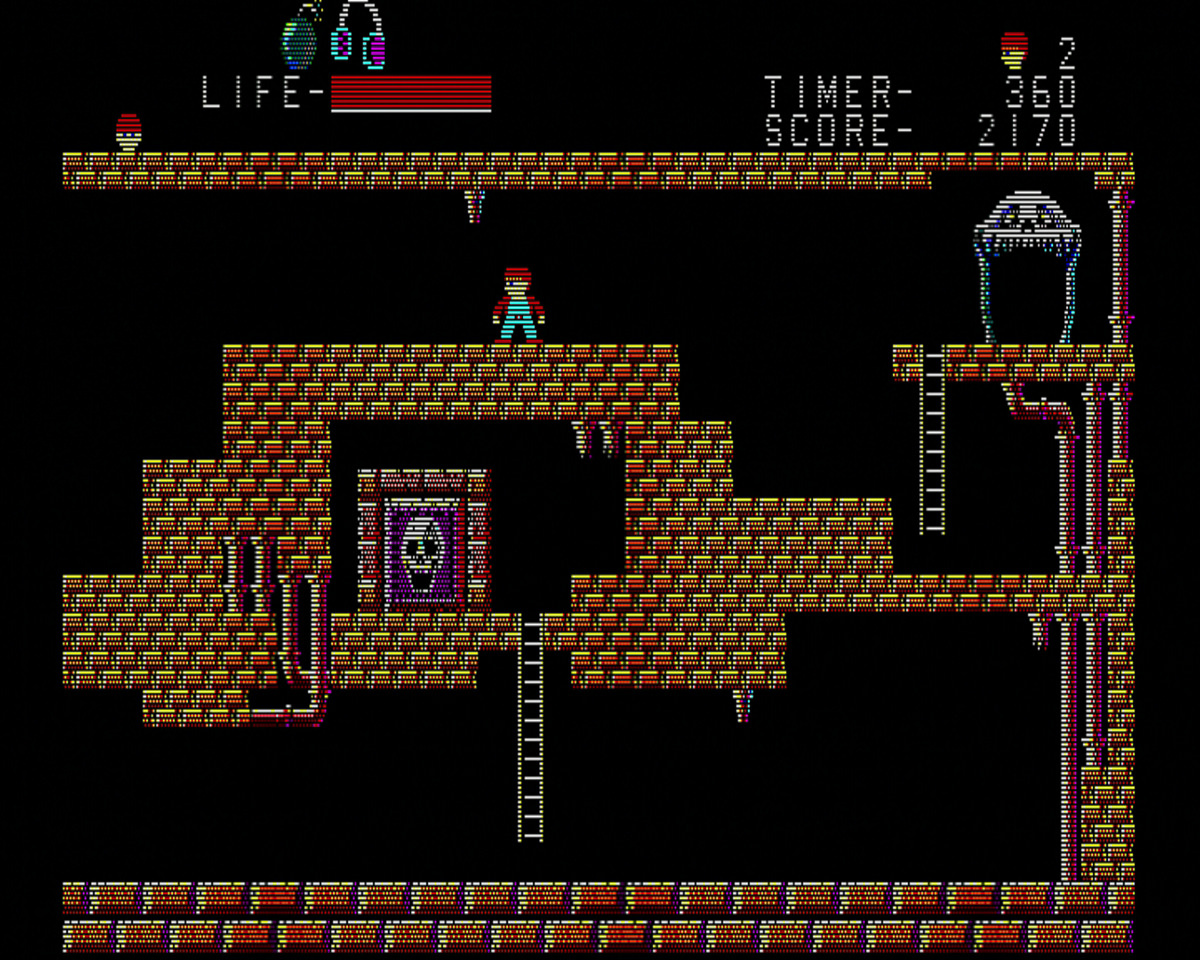Click the lives remaining head icon

point(1014,47)
